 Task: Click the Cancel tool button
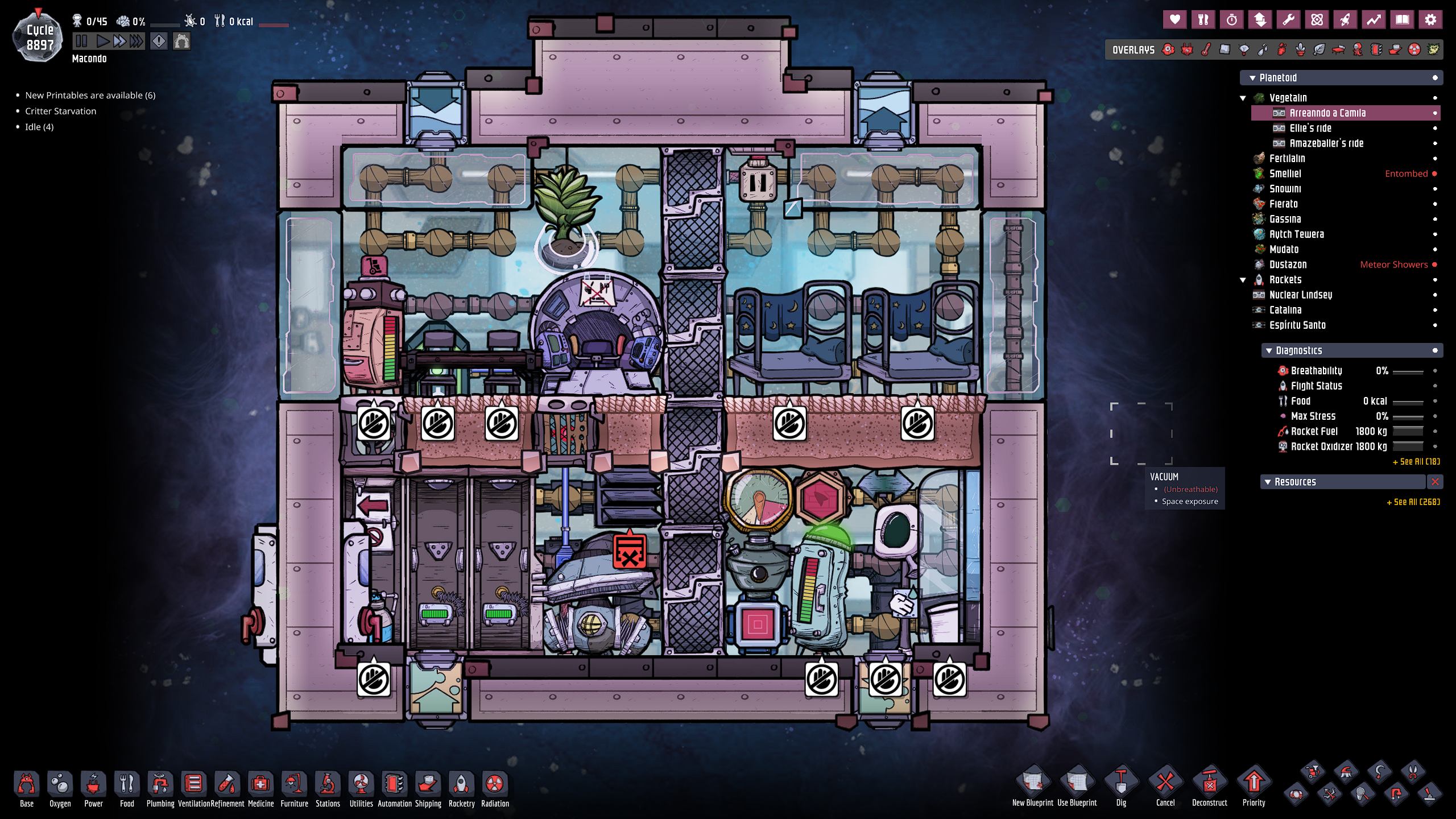tap(1165, 786)
